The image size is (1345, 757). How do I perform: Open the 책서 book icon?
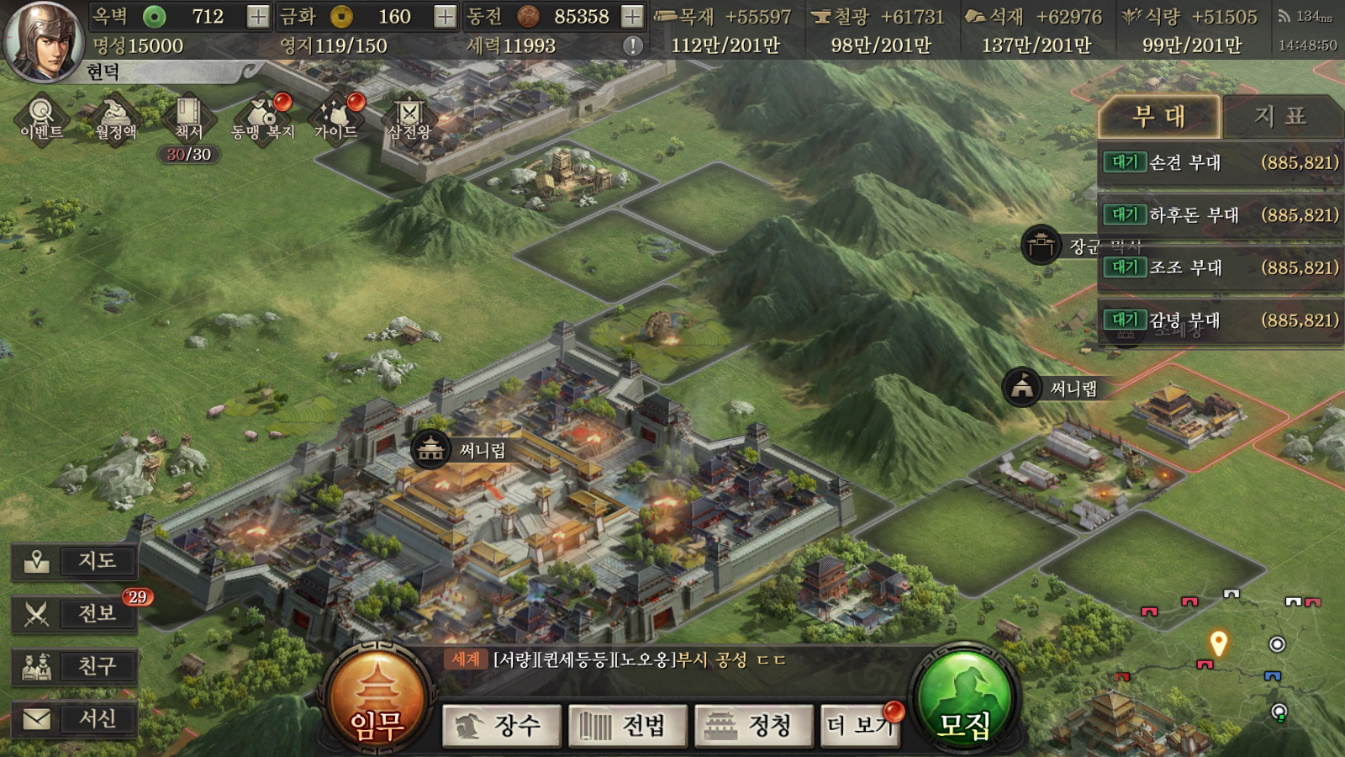(x=188, y=118)
